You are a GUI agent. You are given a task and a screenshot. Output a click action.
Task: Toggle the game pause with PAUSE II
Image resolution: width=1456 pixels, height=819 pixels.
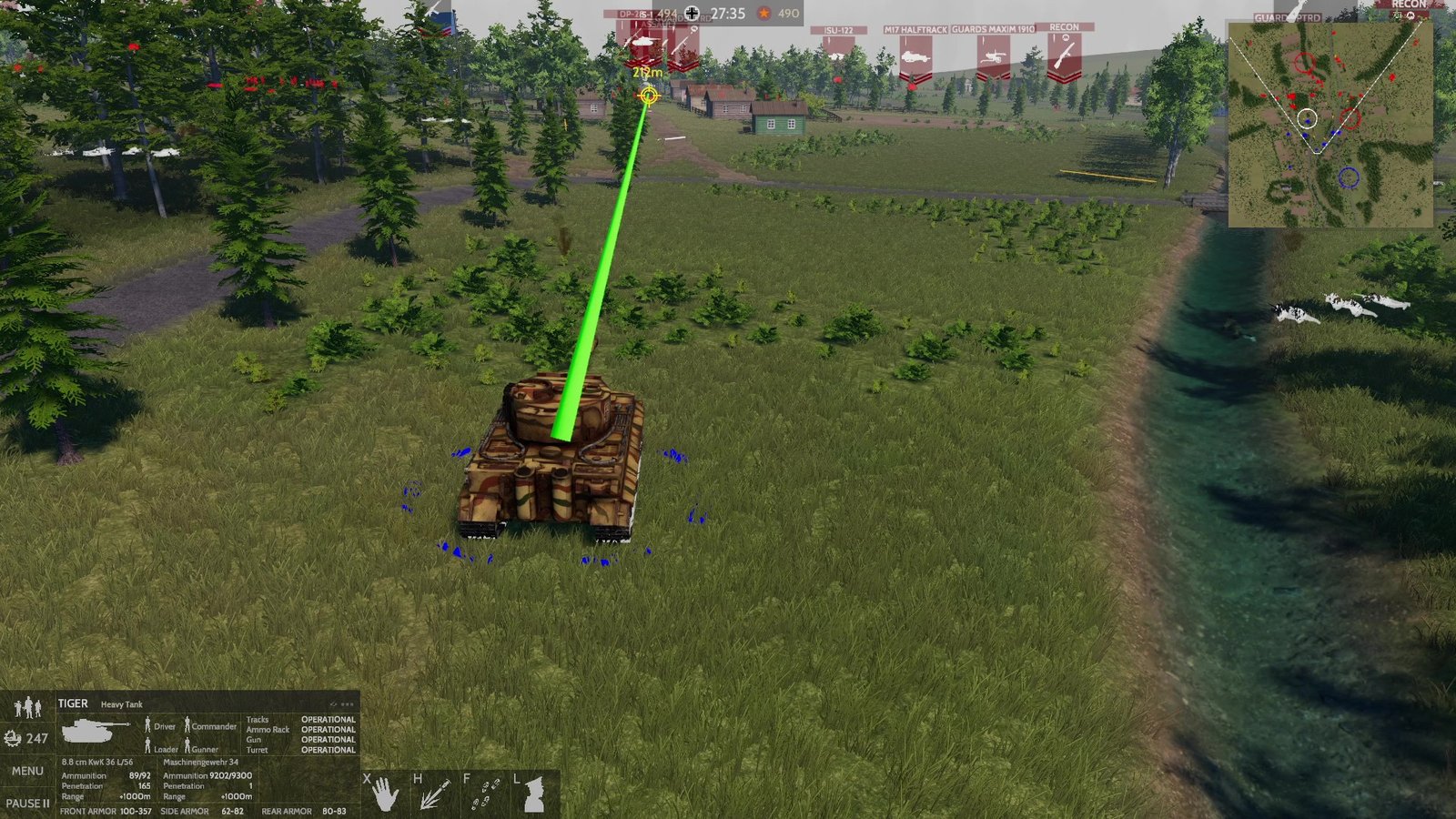pyautogui.click(x=30, y=803)
